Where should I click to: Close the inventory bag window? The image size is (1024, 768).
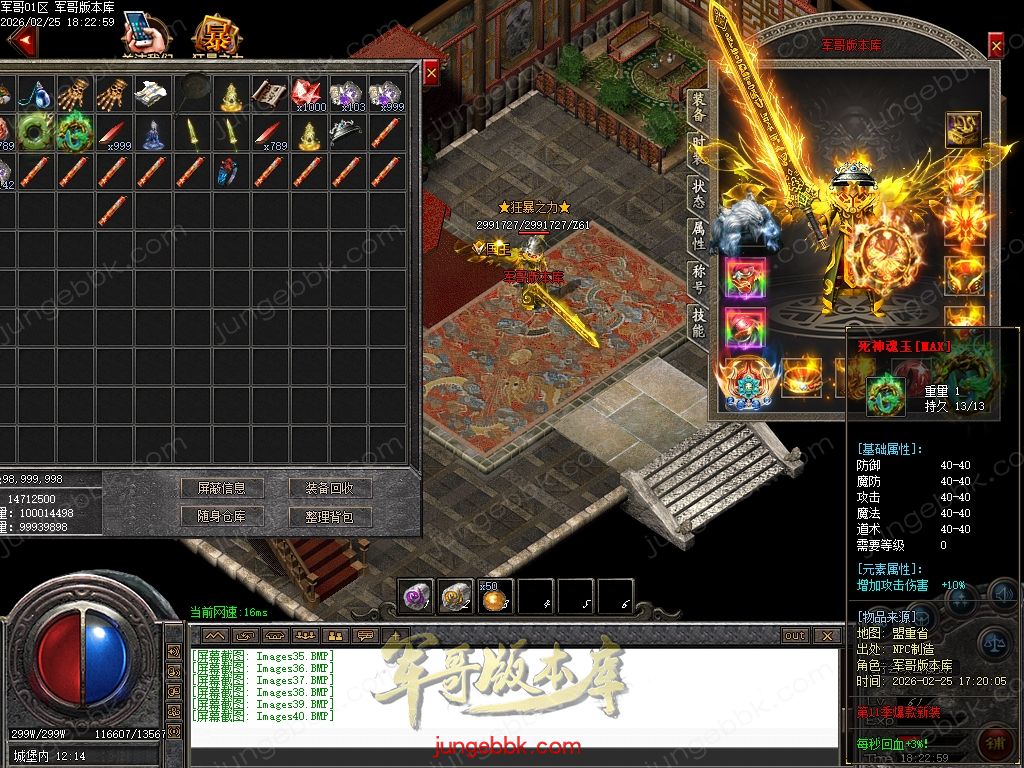pyautogui.click(x=431, y=73)
